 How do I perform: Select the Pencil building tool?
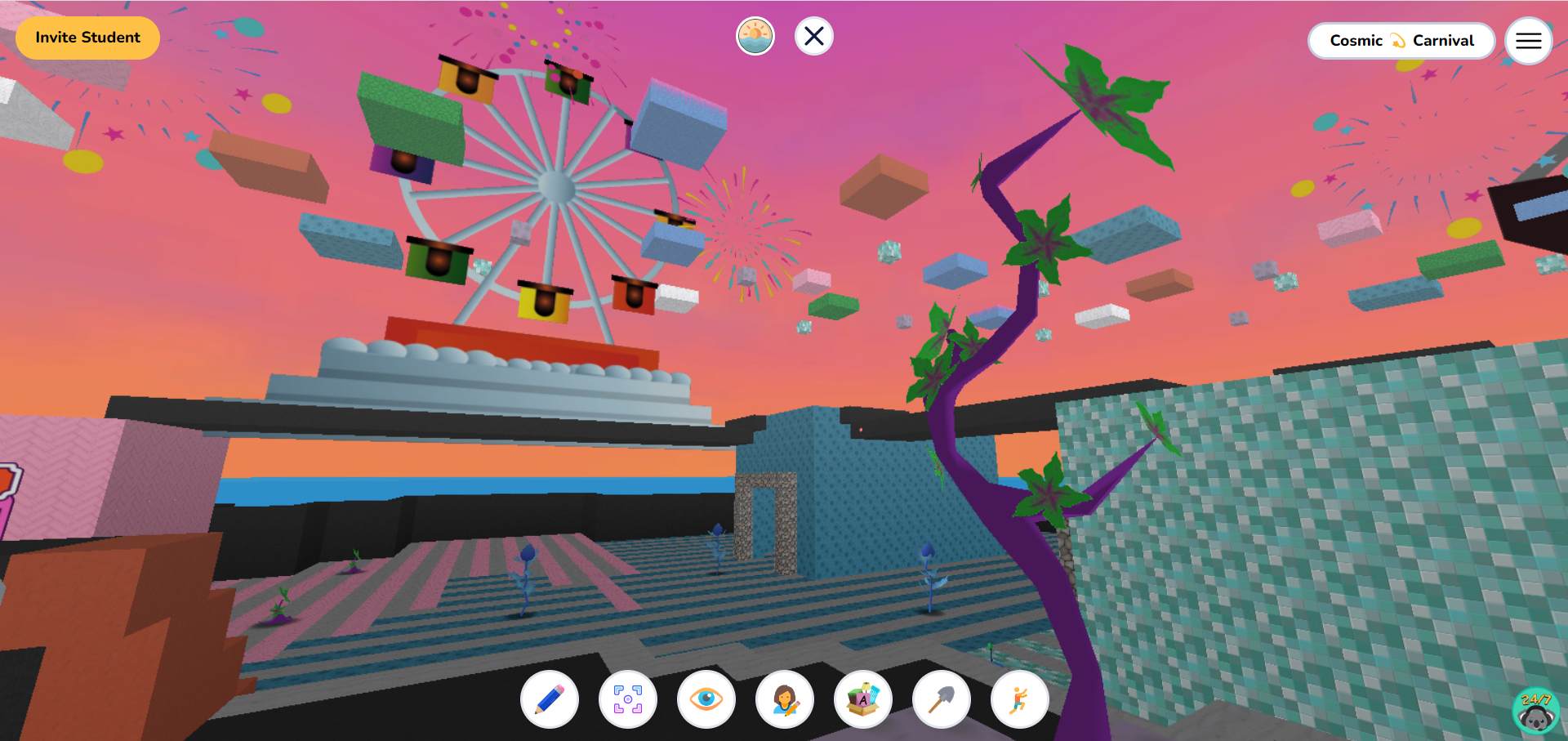[550, 700]
